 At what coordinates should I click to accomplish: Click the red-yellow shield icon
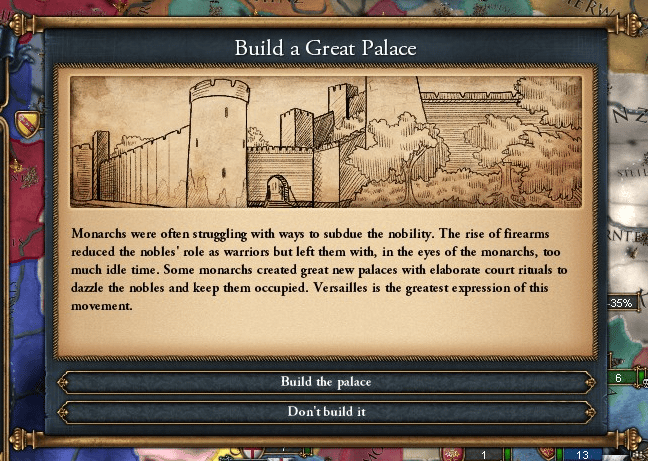pos(27,123)
